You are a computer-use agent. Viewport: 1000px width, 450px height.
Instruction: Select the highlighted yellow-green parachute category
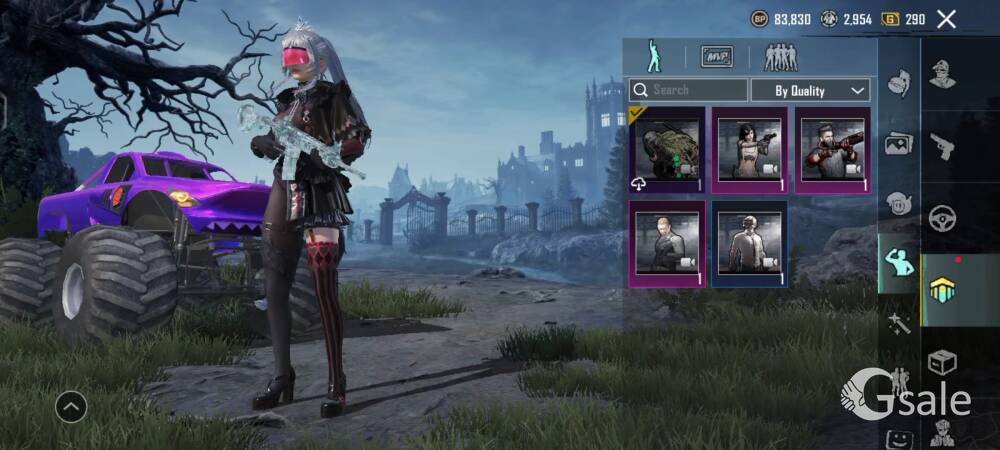coord(941,290)
